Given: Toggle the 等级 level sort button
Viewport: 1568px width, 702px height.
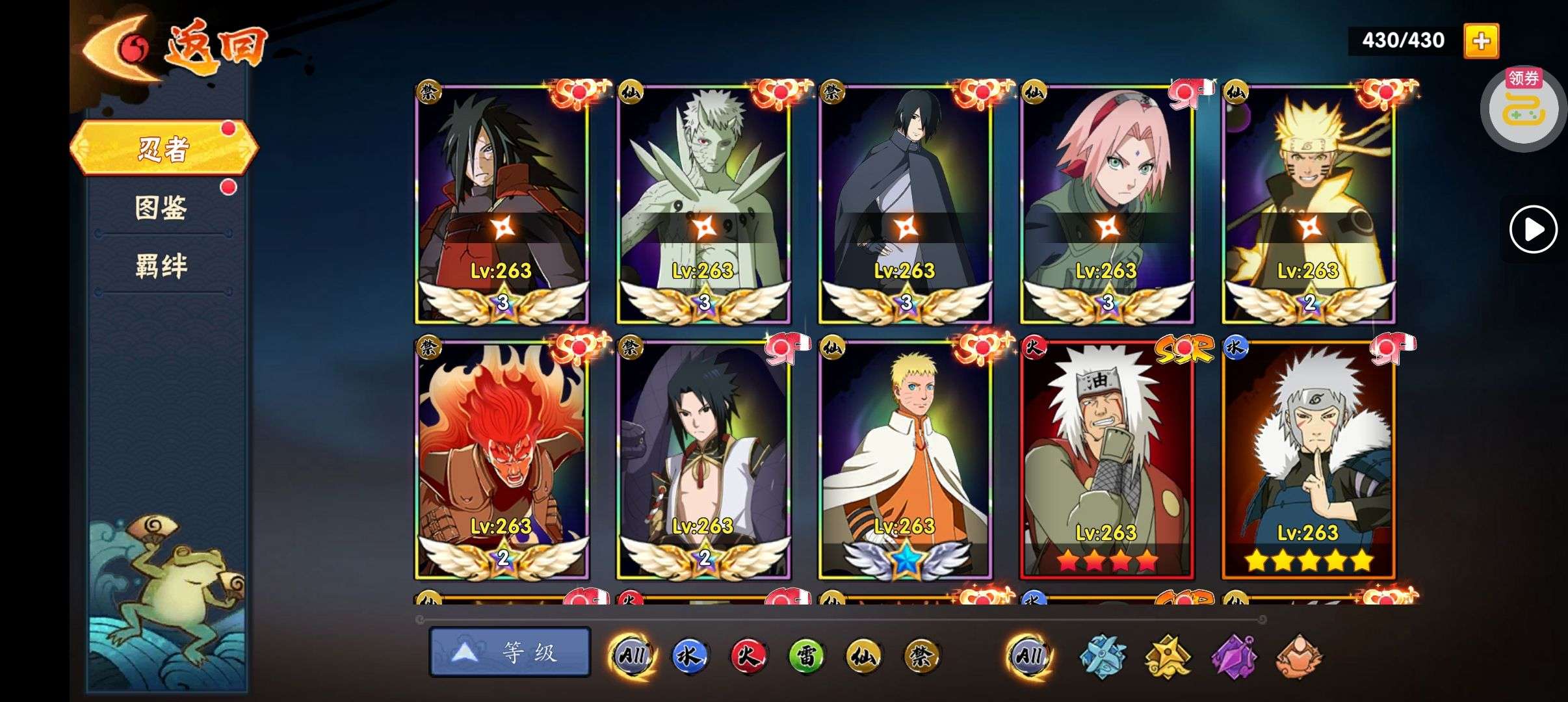Looking at the screenshot, I should (x=510, y=652).
